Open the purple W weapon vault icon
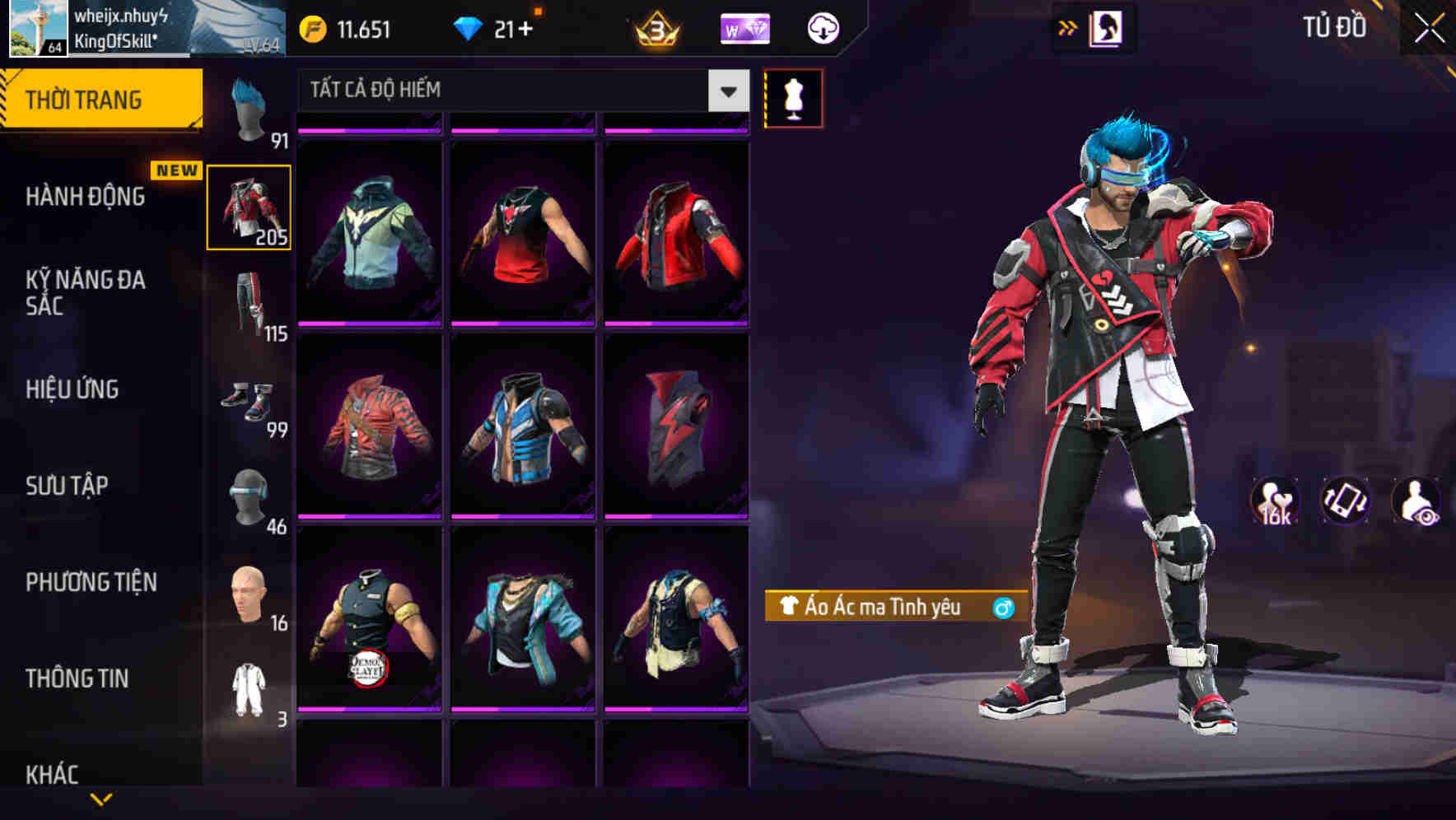 [744, 27]
